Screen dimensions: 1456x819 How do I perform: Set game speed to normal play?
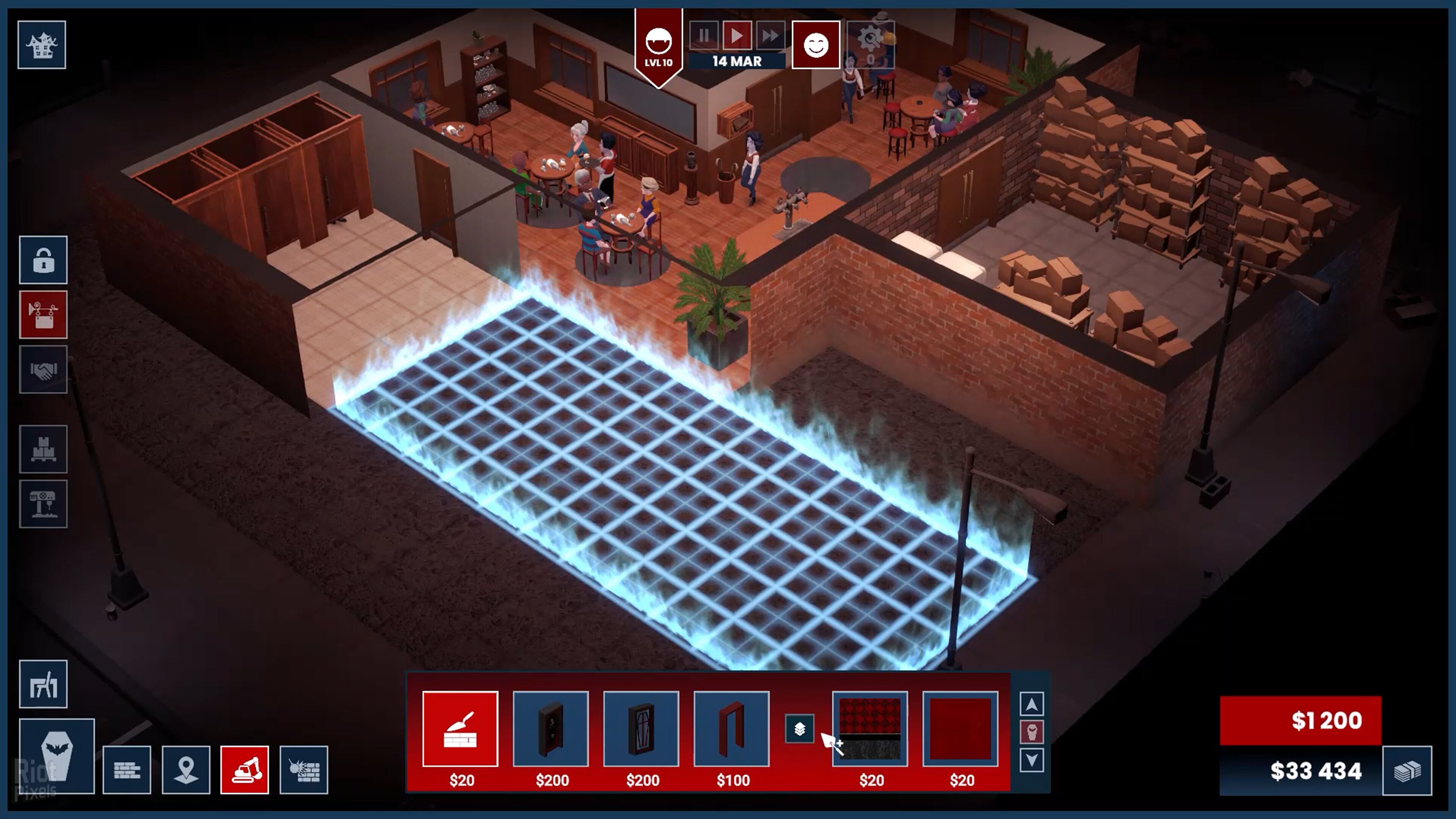pos(736,36)
